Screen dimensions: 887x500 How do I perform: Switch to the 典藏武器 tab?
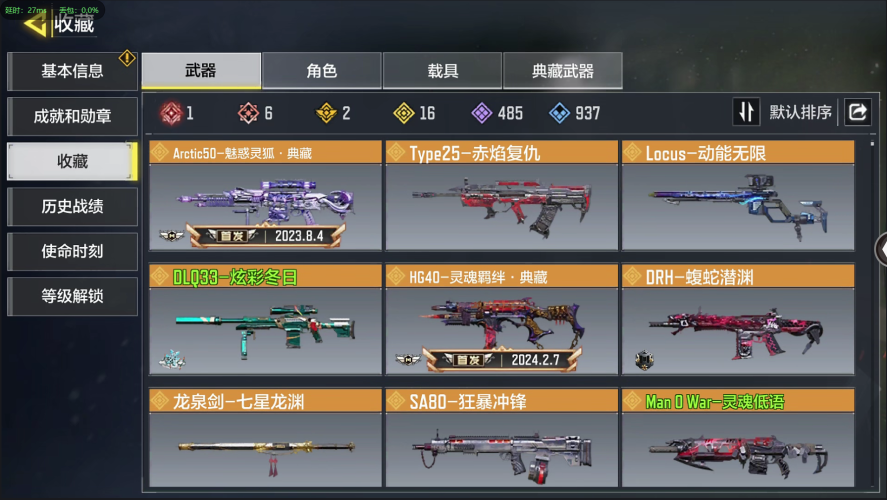[562, 71]
